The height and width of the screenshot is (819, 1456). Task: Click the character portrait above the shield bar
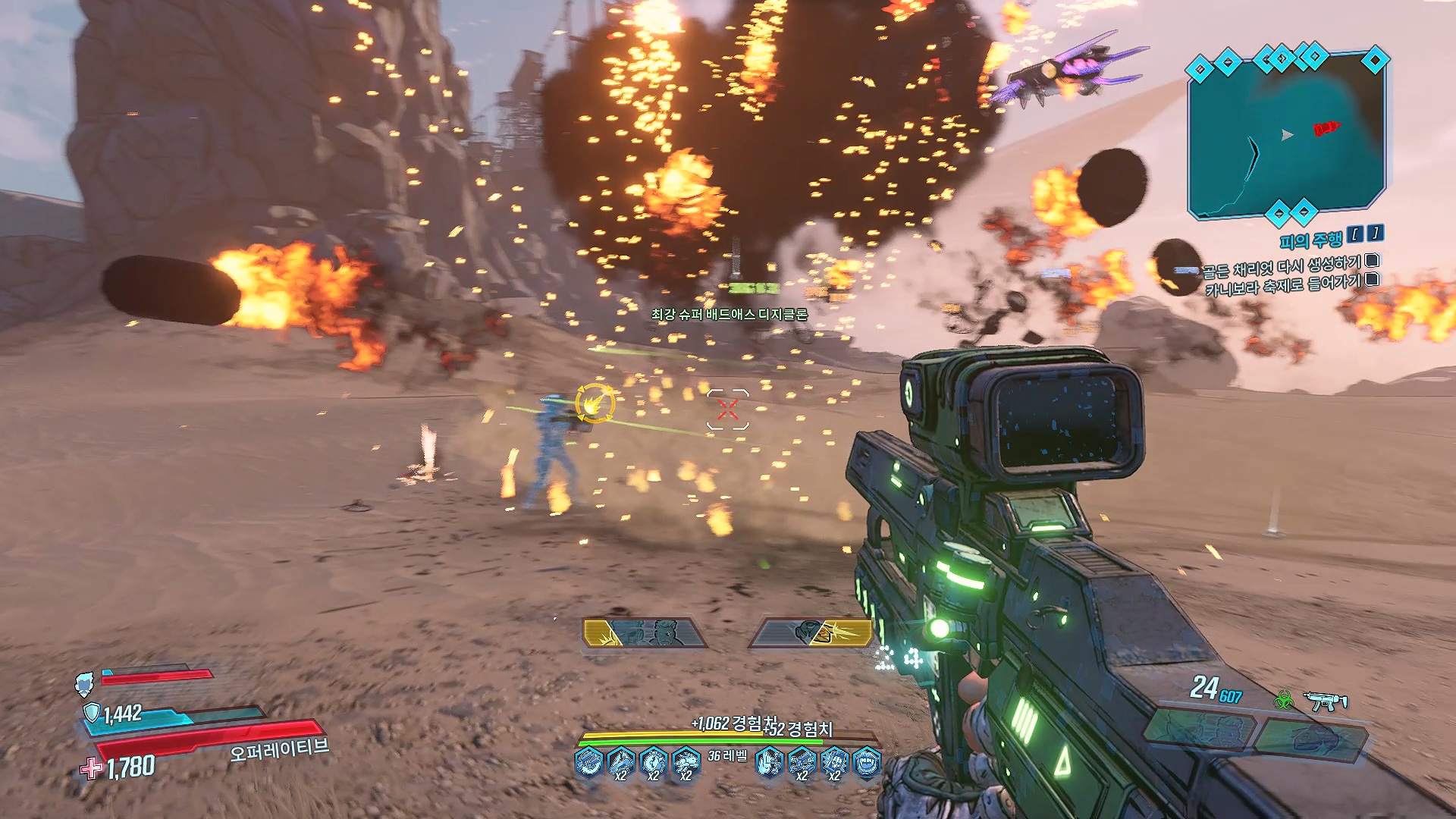point(84,683)
